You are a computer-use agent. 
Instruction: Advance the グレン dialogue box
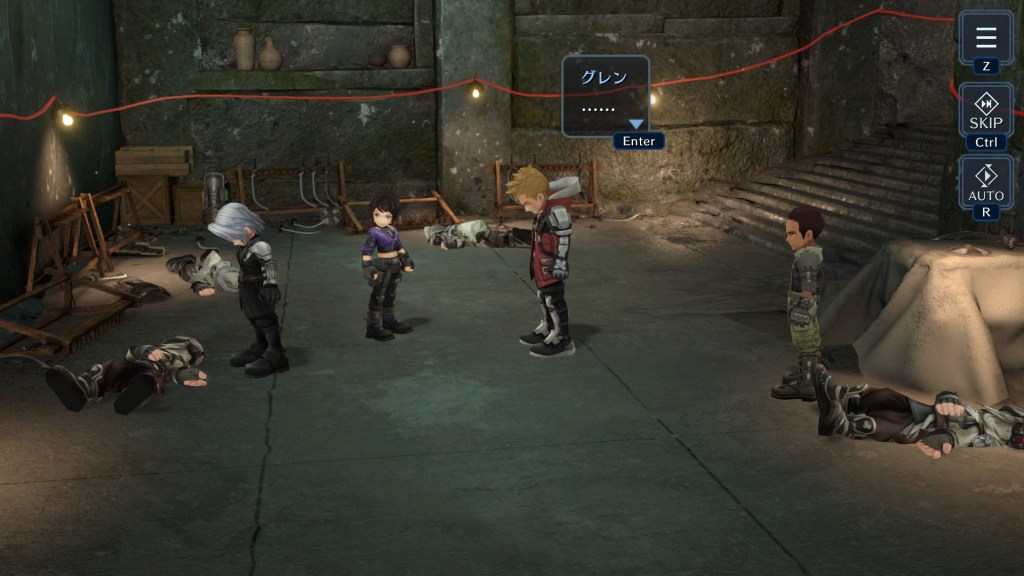coord(606,96)
